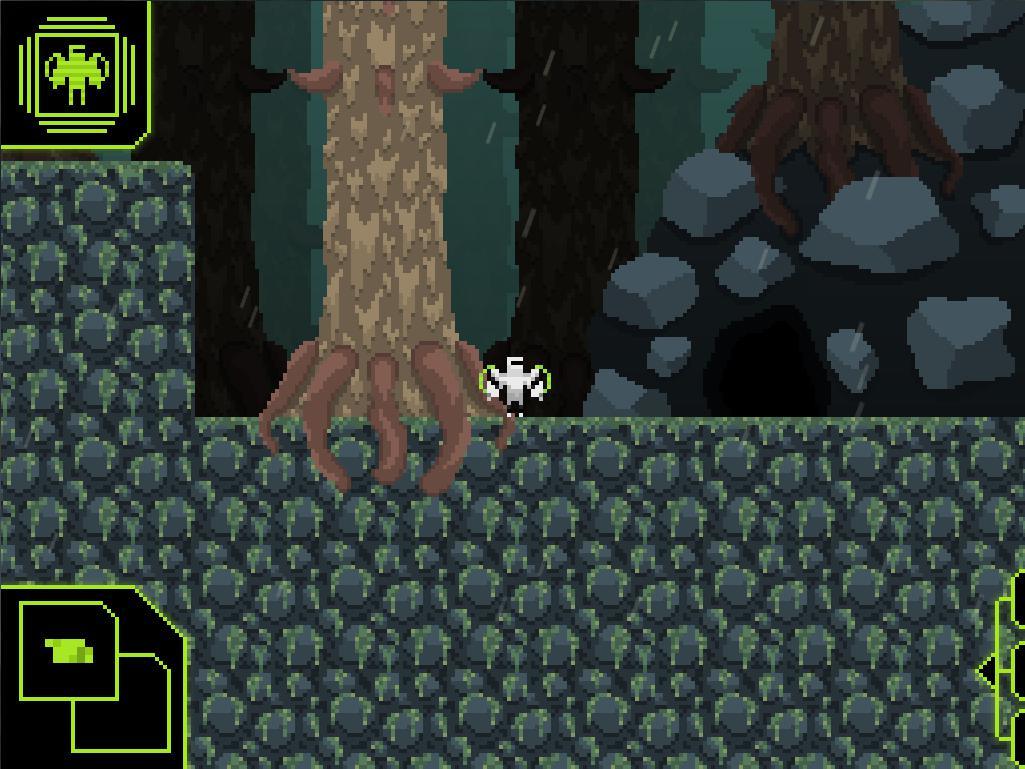
Task: Click the green winged creature portrait
Action: click(76, 75)
